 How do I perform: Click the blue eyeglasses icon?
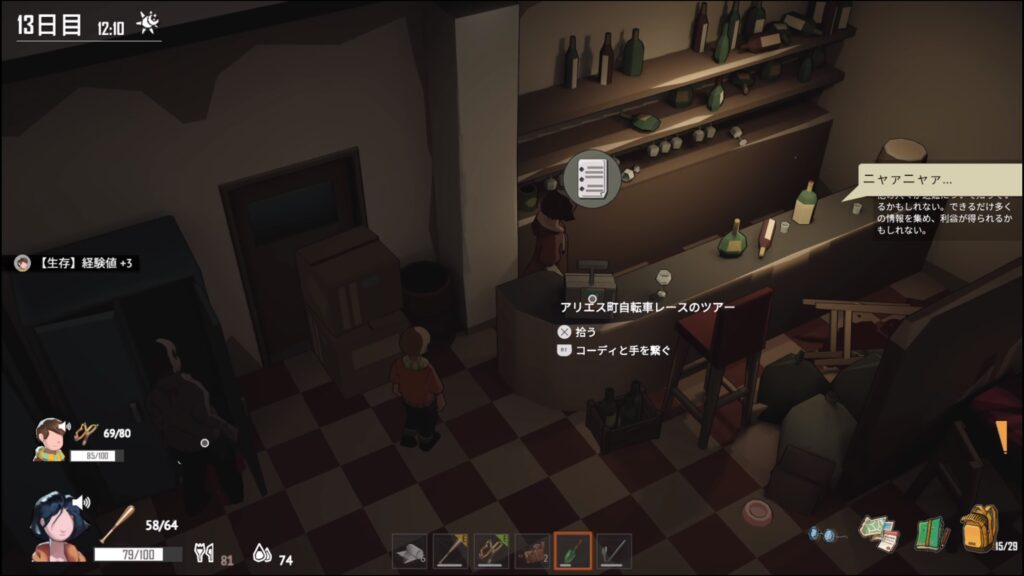tap(825, 534)
